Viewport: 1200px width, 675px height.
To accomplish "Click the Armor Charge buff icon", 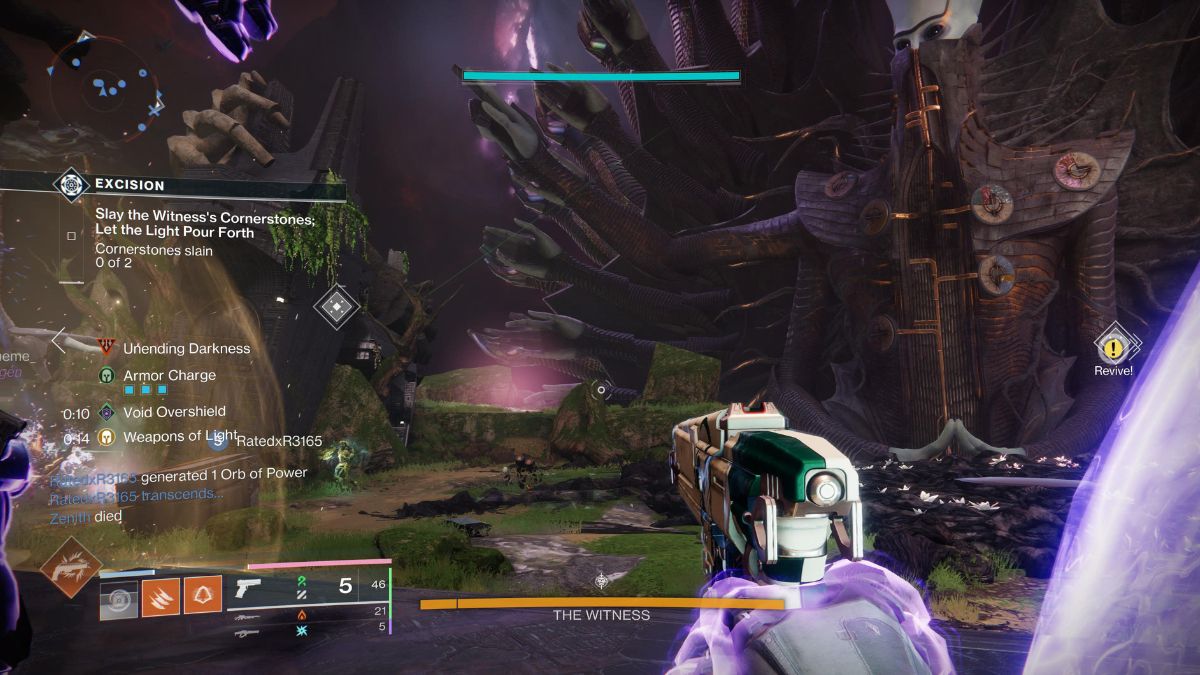I will (x=106, y=375).
